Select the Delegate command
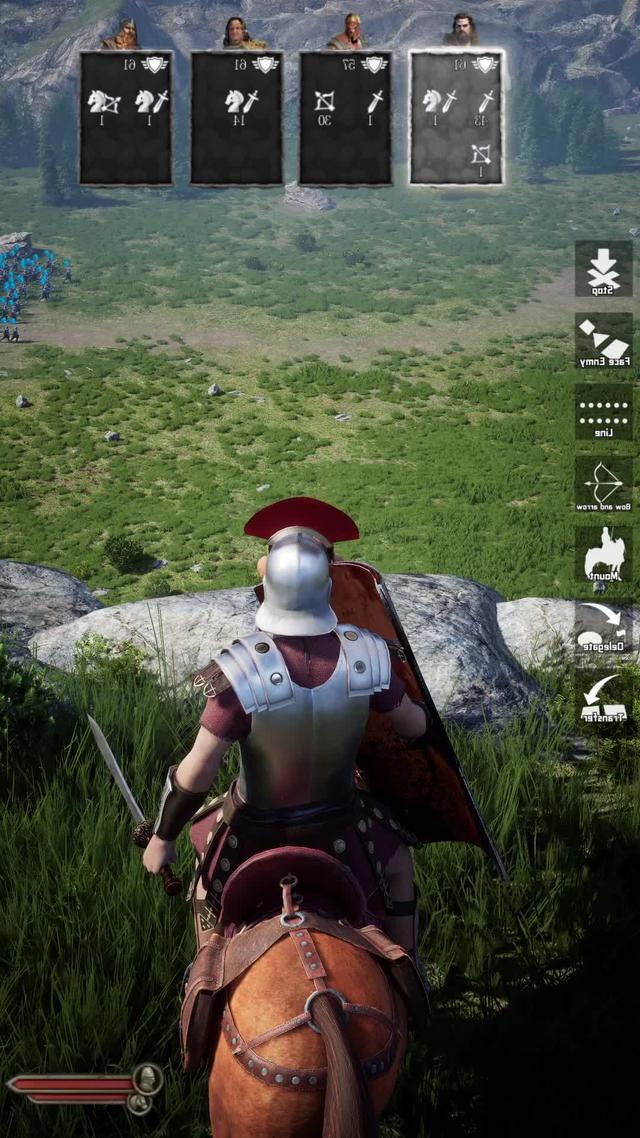 (x=603, y=628)
